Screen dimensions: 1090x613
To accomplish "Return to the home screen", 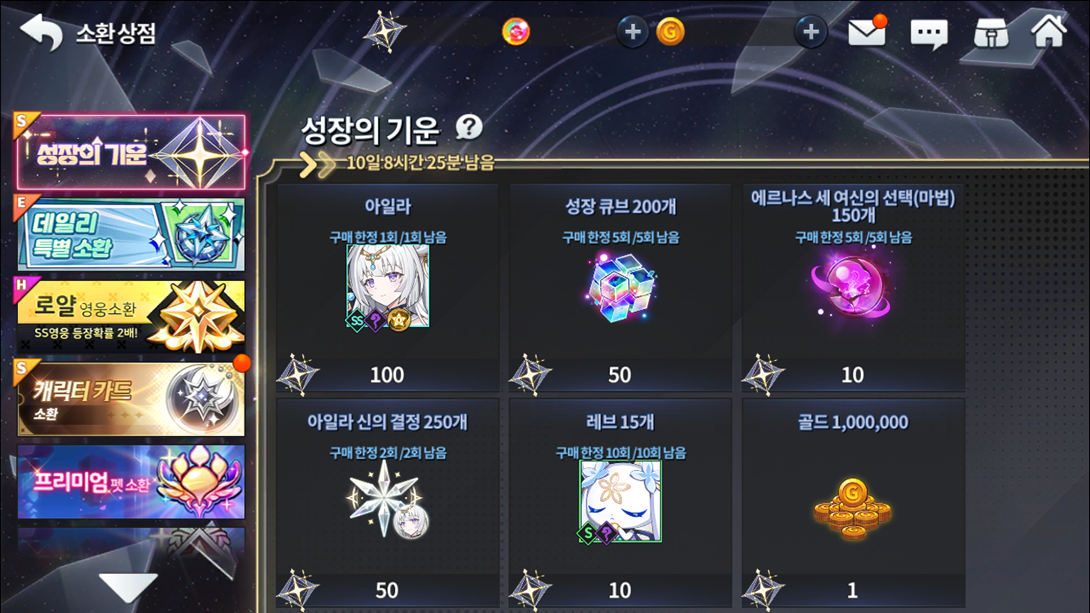I will [1049, 31].
